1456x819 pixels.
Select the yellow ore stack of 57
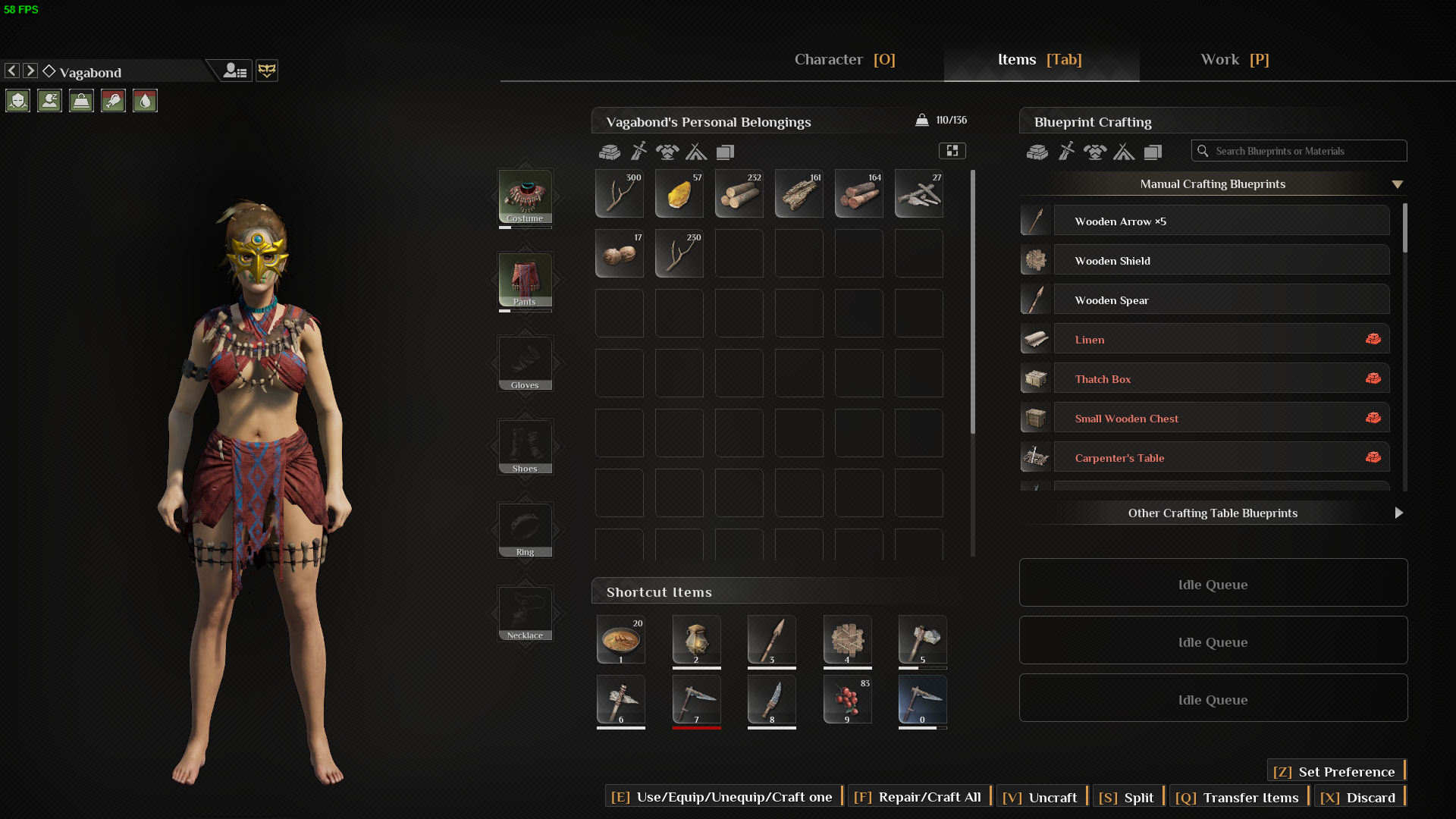point(679,193)
